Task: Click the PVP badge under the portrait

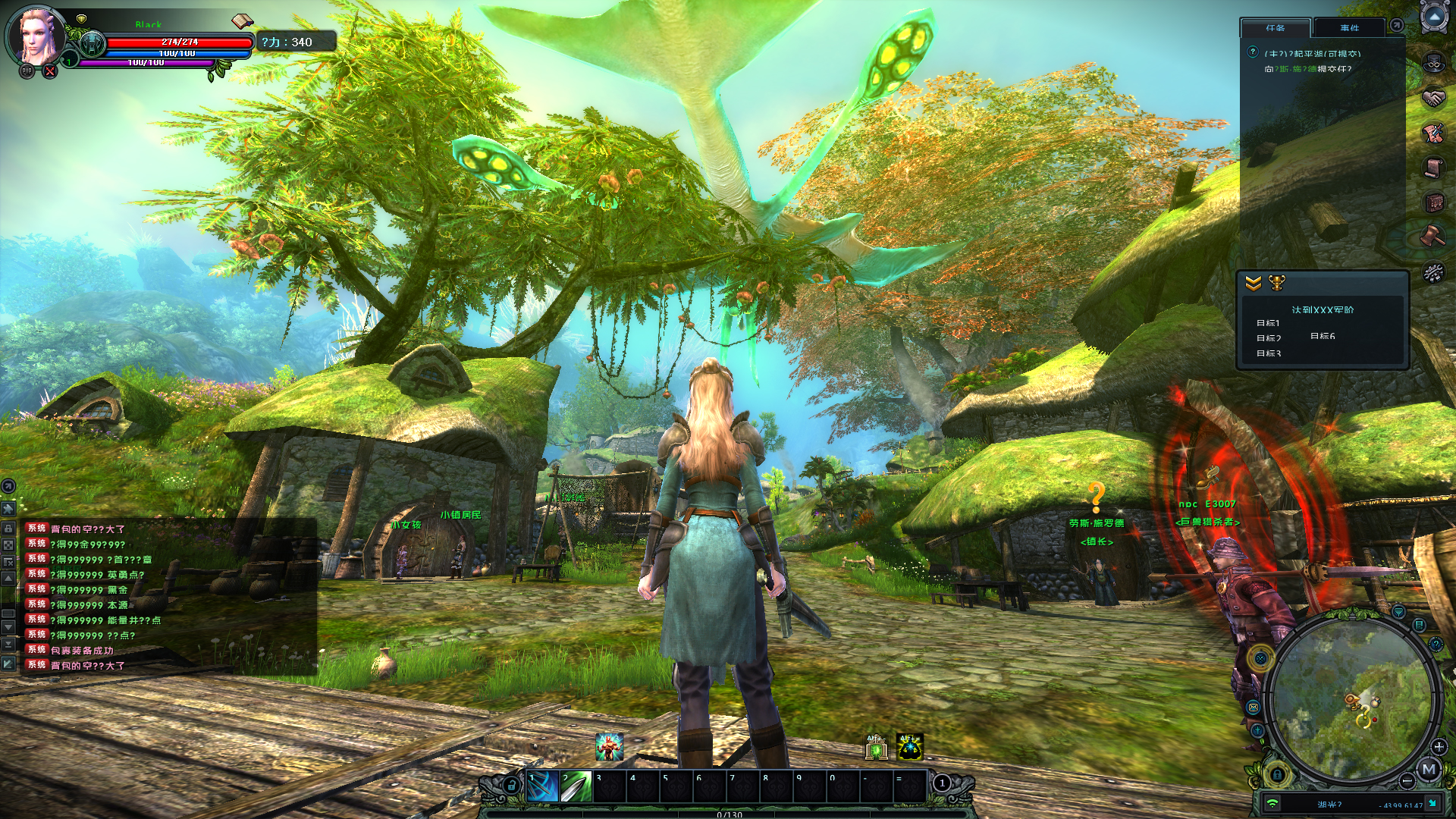Action: (27, 71)
